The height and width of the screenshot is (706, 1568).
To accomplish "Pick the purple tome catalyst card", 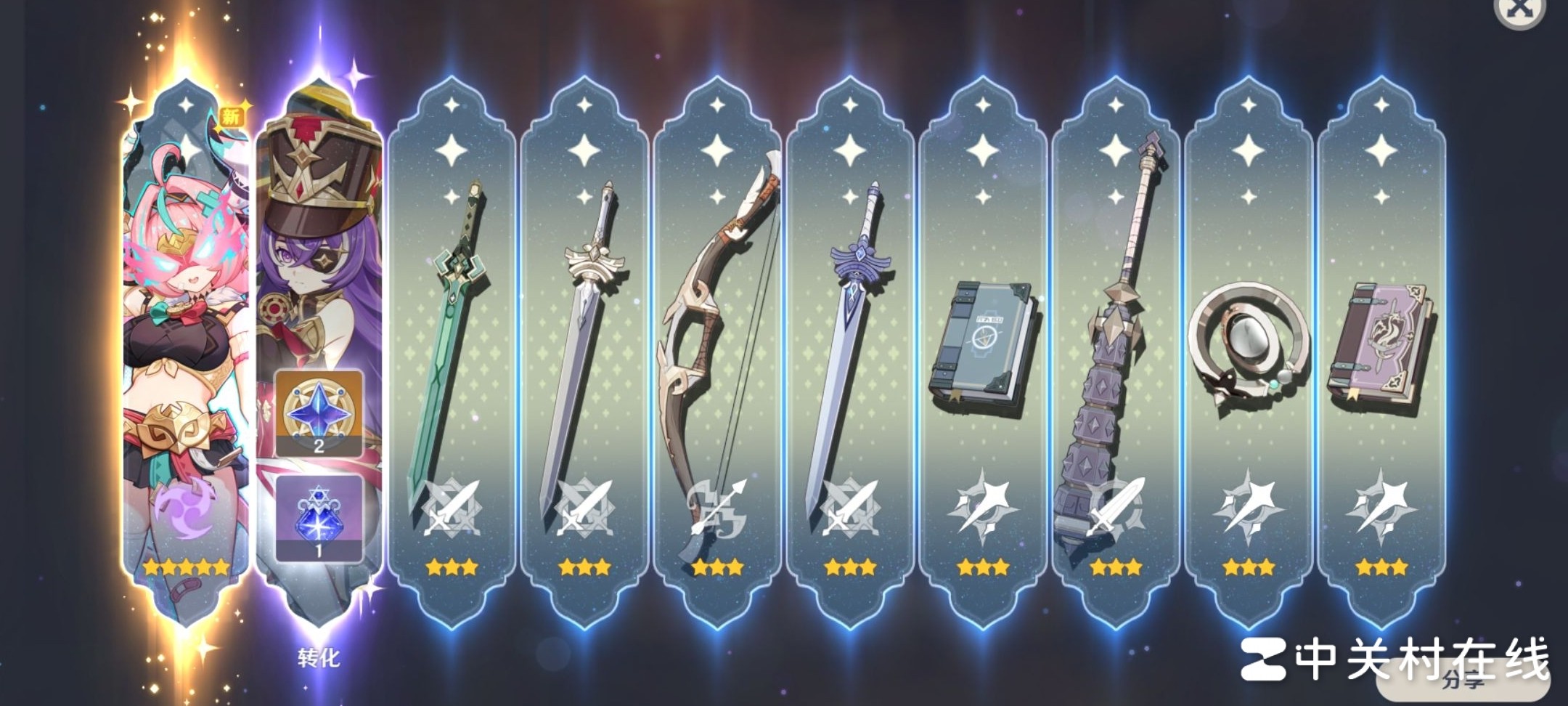I will [1381, 349].
